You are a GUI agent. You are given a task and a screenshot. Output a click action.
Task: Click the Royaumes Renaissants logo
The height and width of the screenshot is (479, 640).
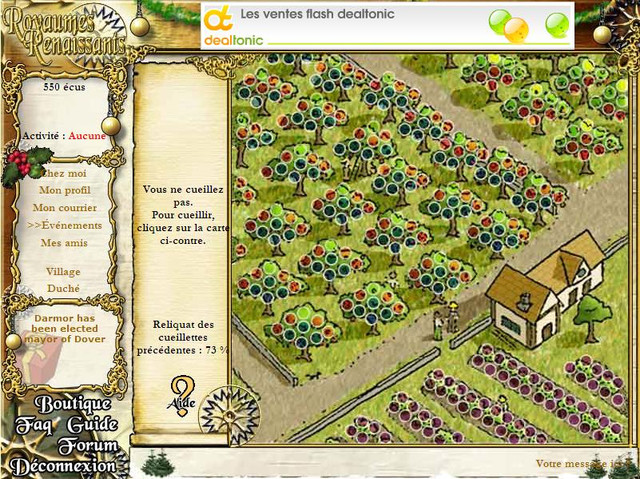64,32
